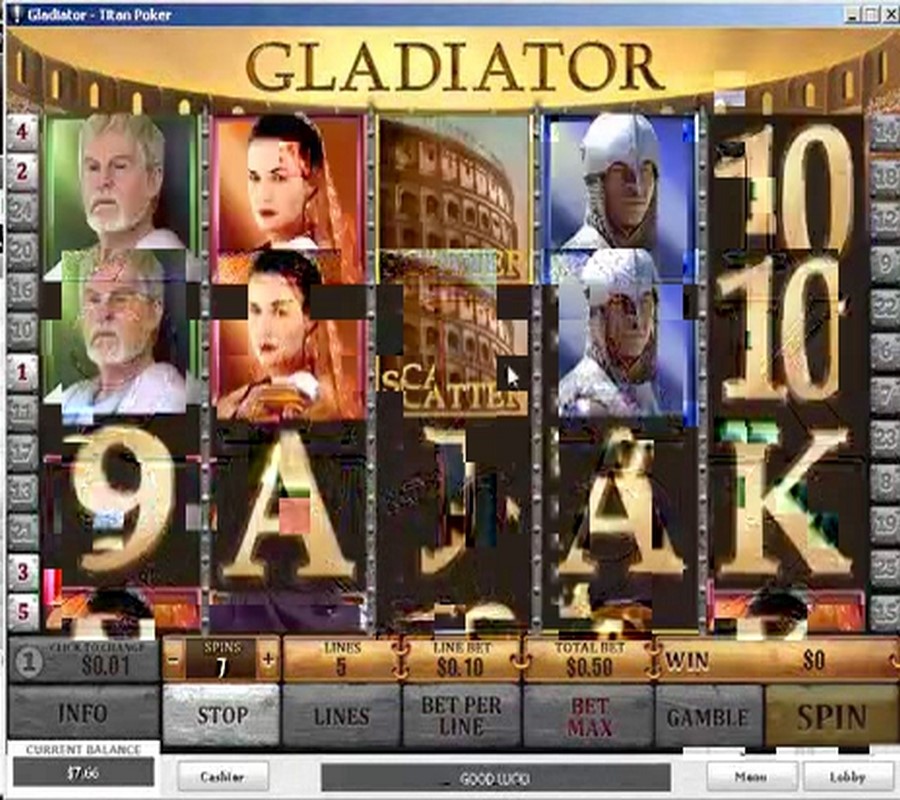Minimize the Titan Poker window
Screen dimensions: 900x800
point(851,14)
